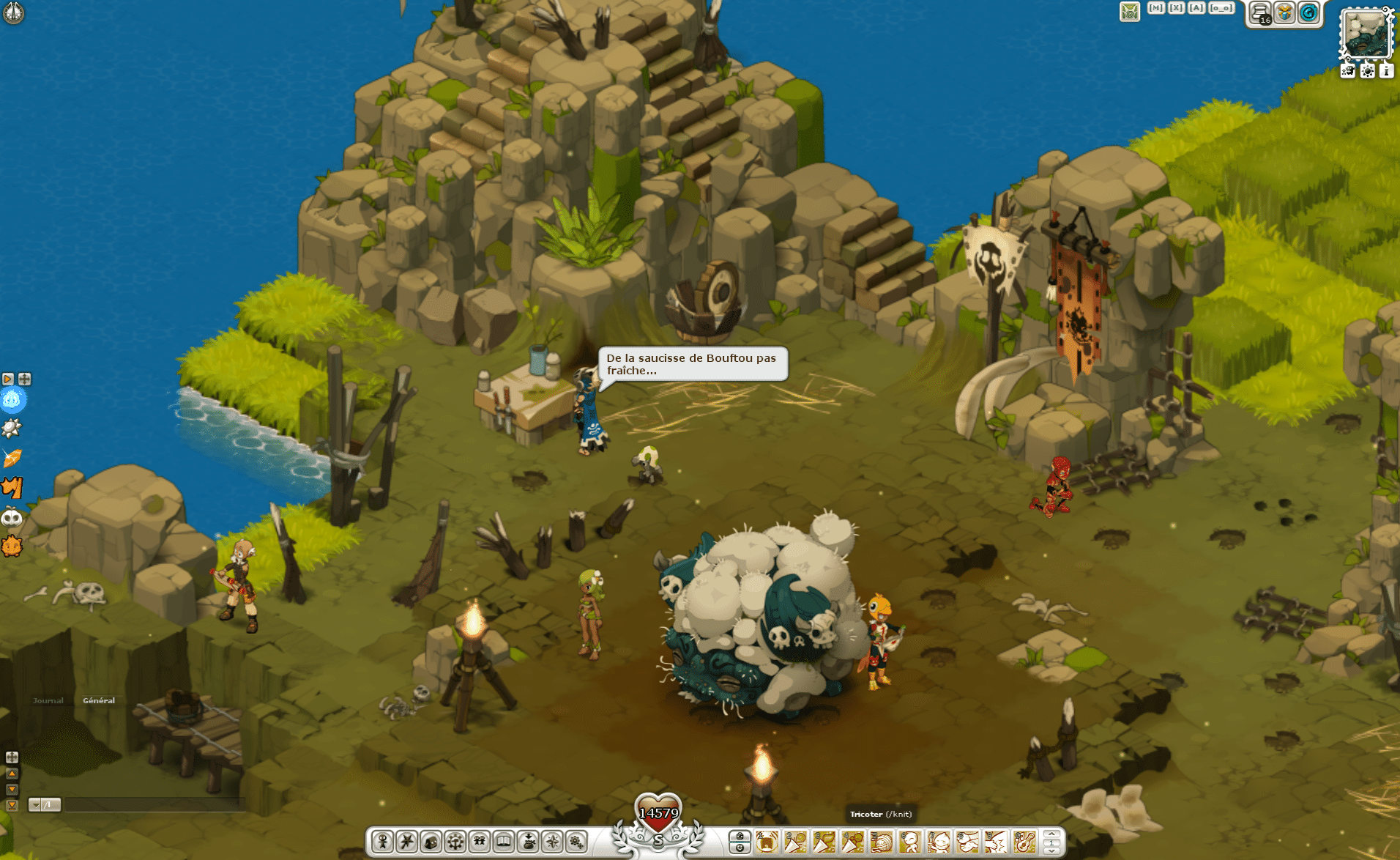Switch to the Général chat tab
The width and height of the screenshot is (1400, 860).
(x=99, y=701)
